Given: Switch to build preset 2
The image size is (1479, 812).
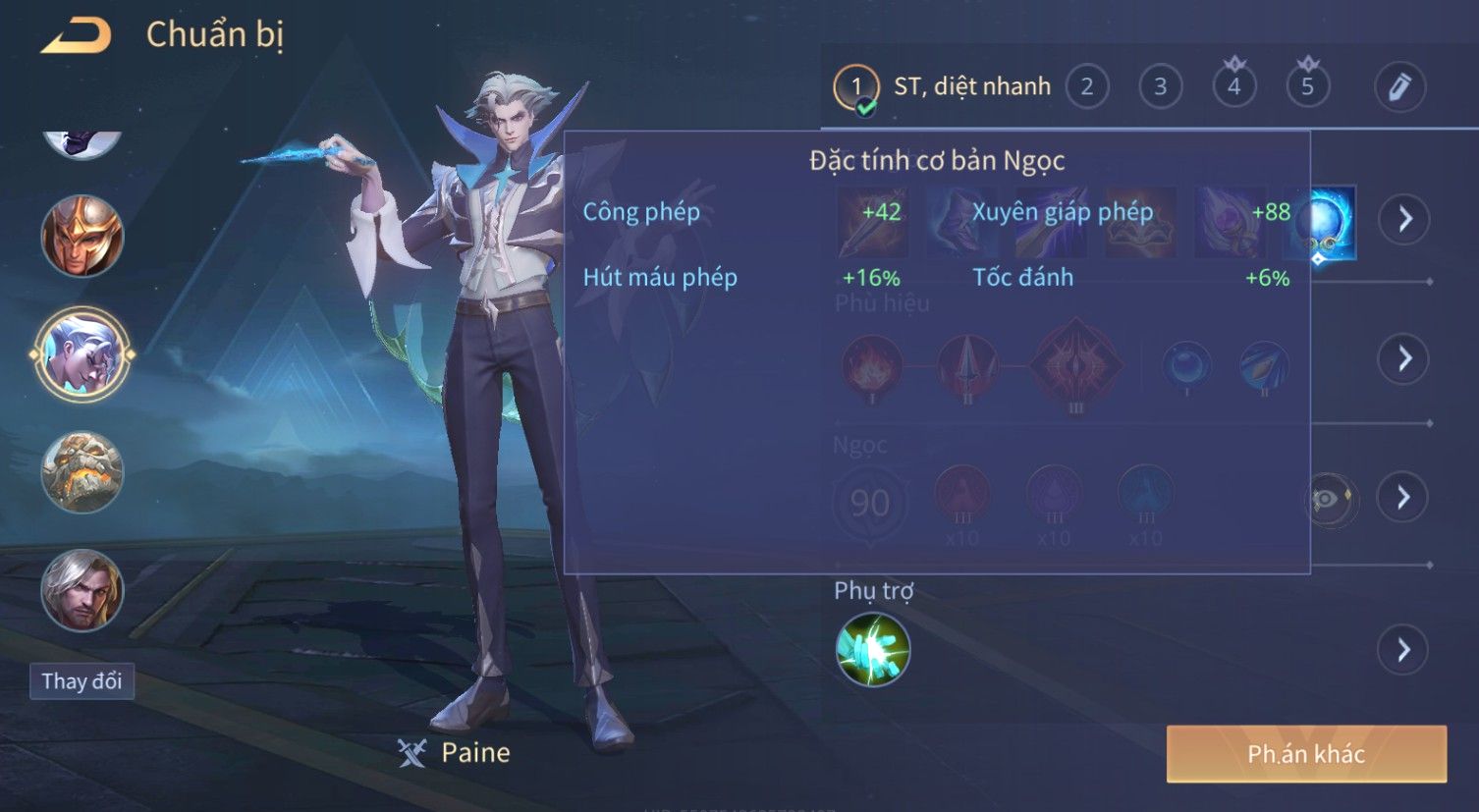Looking at the screenshot, I should click(x=1086, y=87).
